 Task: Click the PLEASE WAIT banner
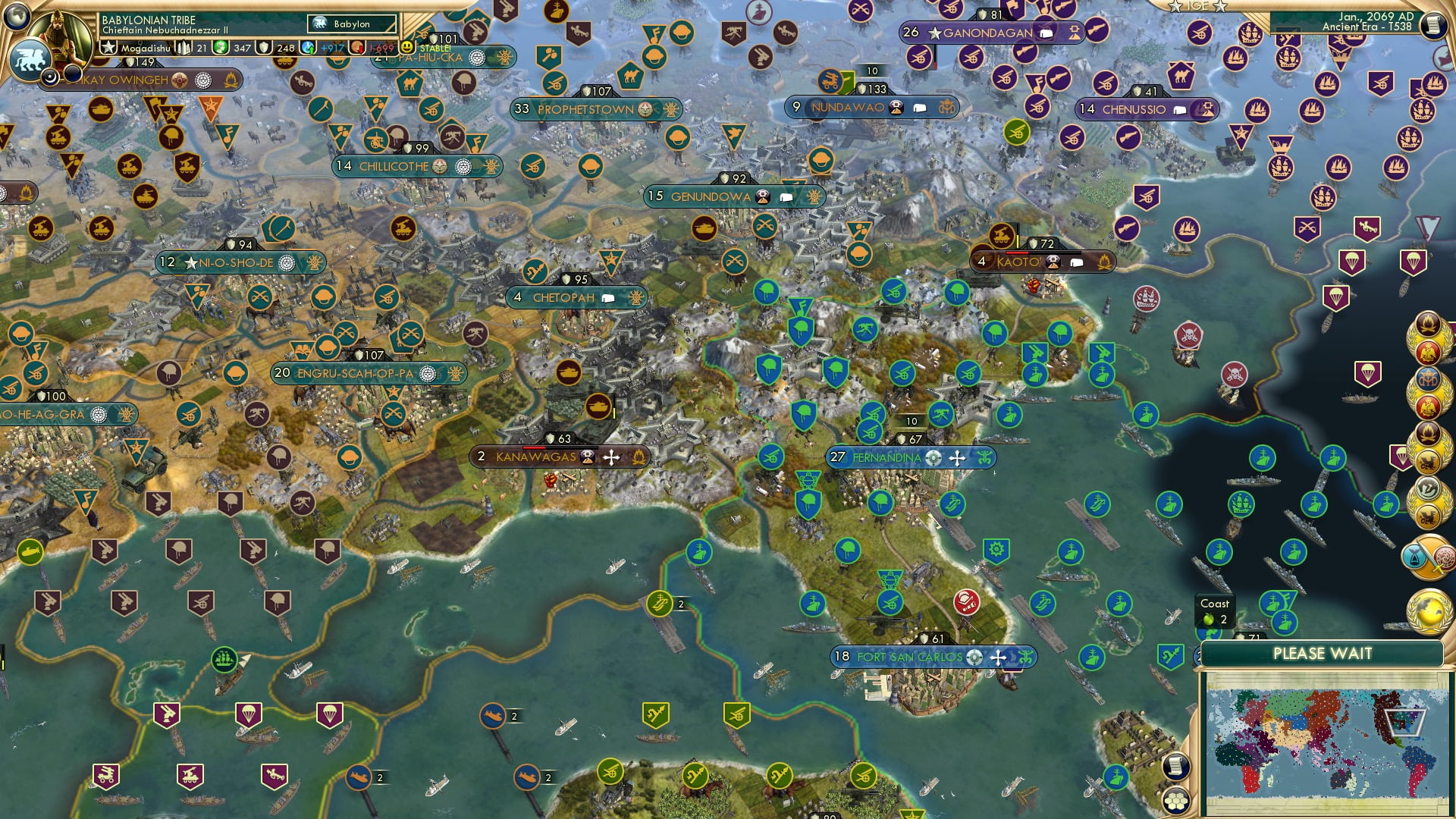1323,652
